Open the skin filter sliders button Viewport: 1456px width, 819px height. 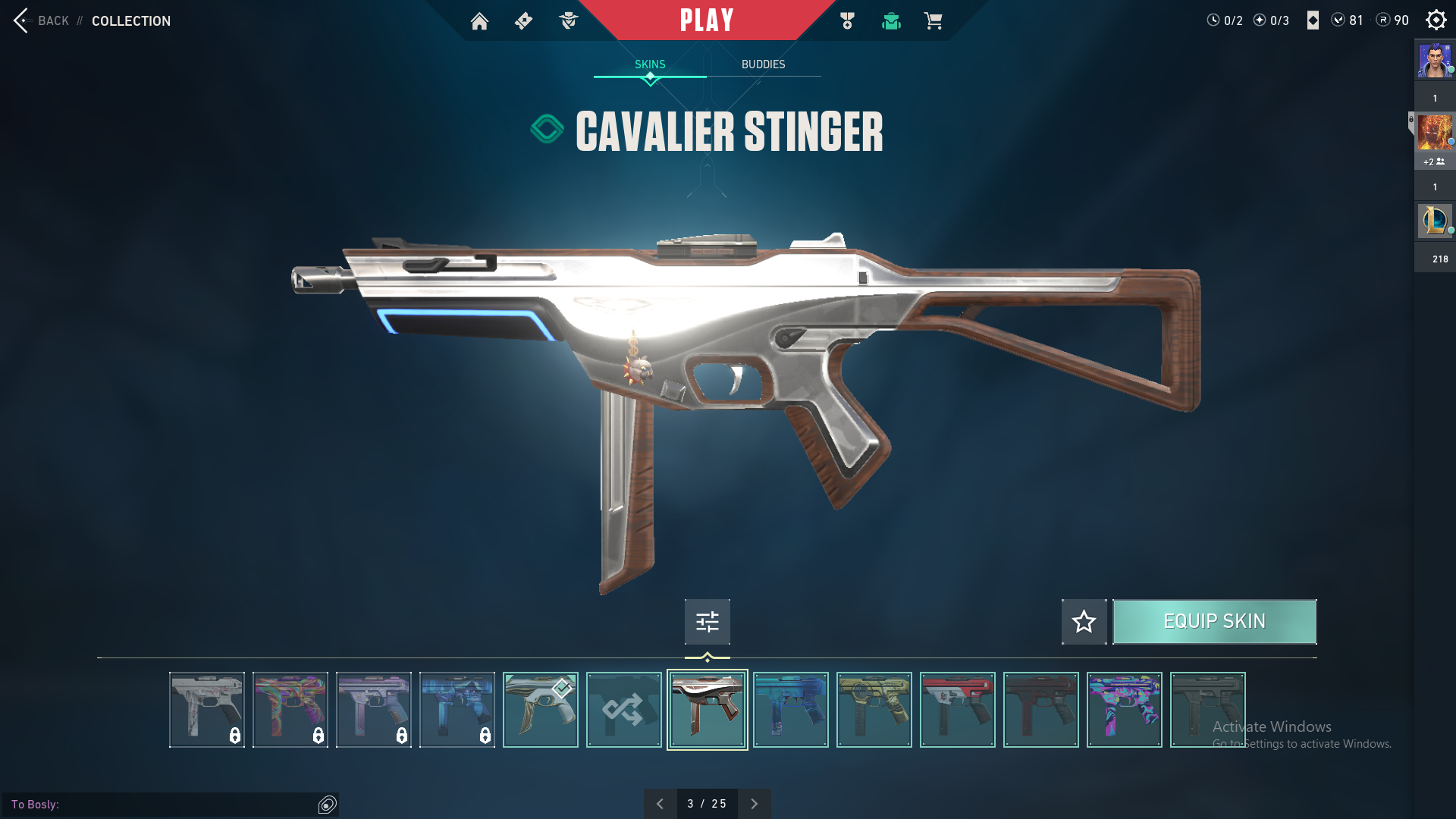click(707, 622)
